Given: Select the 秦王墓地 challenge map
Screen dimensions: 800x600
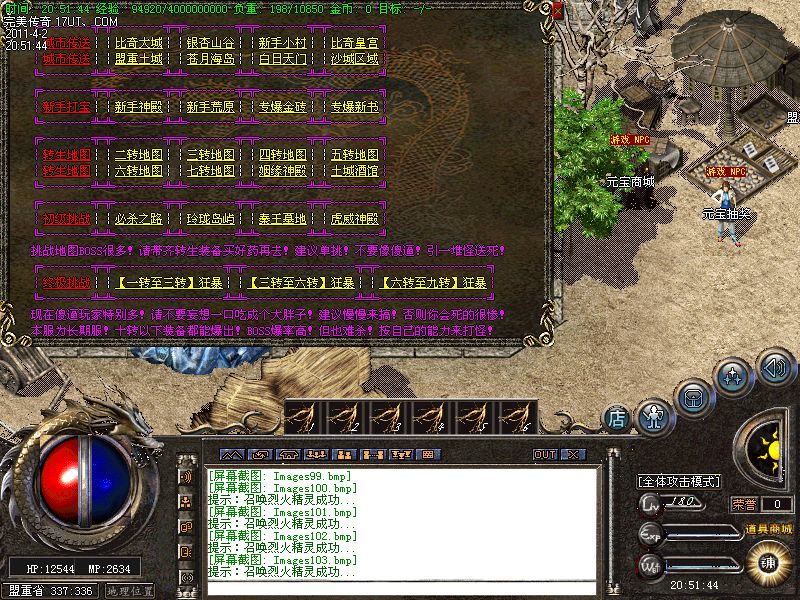Looking at the screenshot, I should (x=283, y=219).
